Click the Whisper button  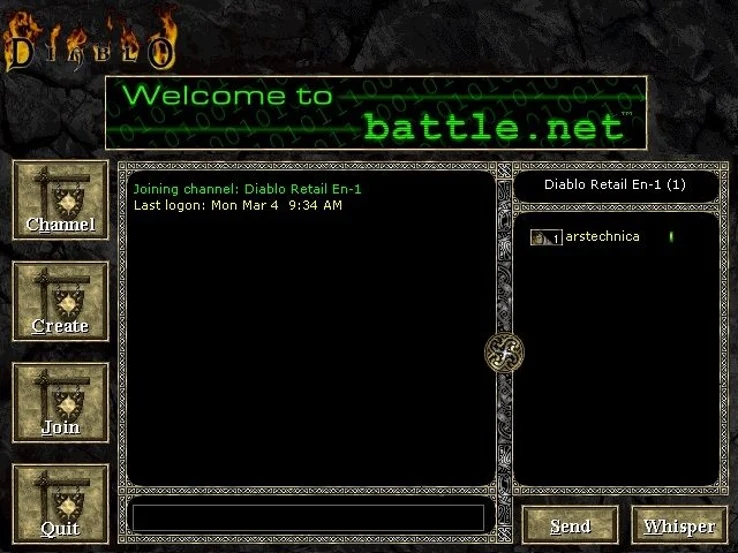click(x=679, y=525)
